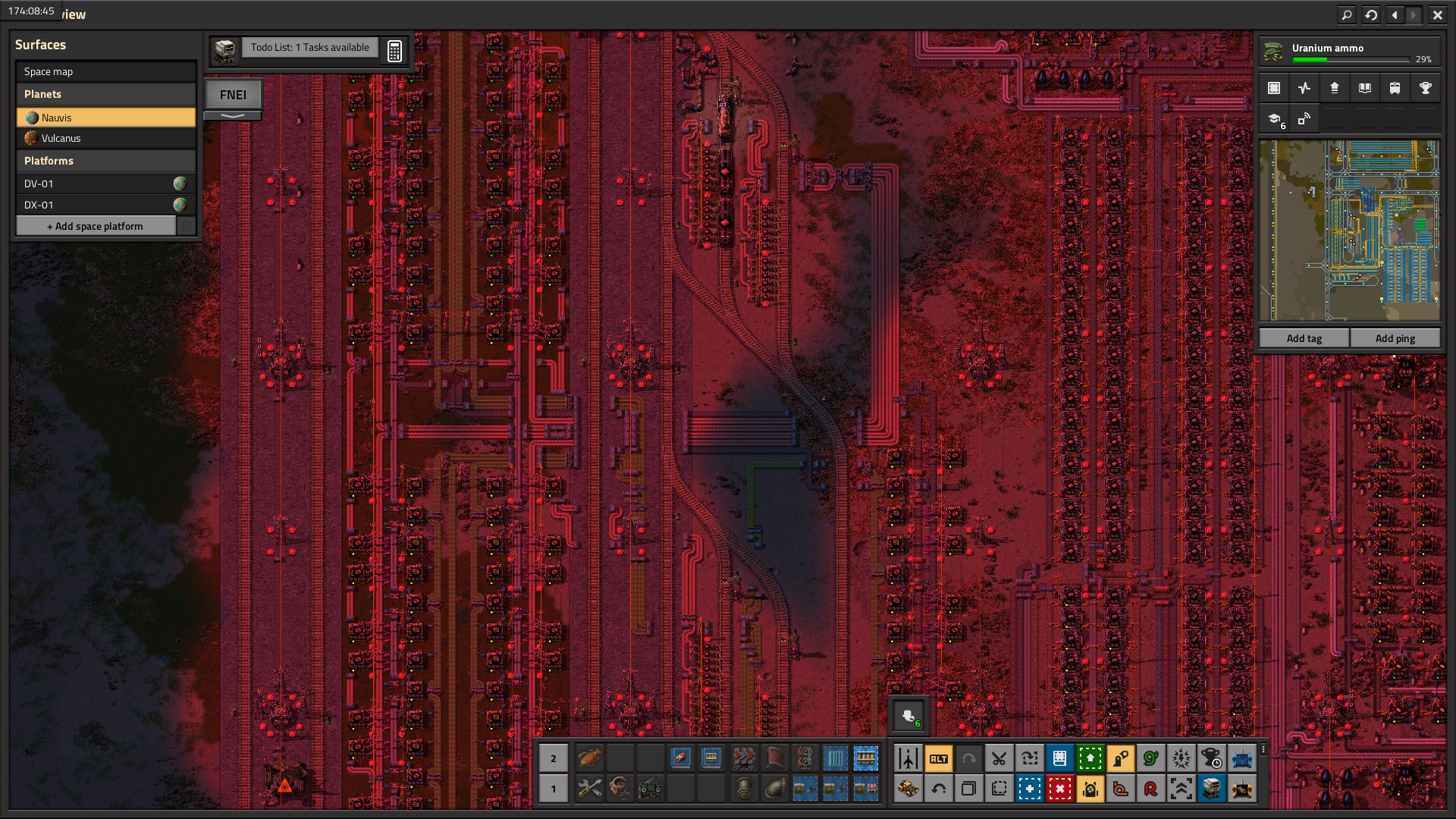Open tips via graduation cap icon
This screenshot has height=819, width=1456.
click(x=1275, y=119)
